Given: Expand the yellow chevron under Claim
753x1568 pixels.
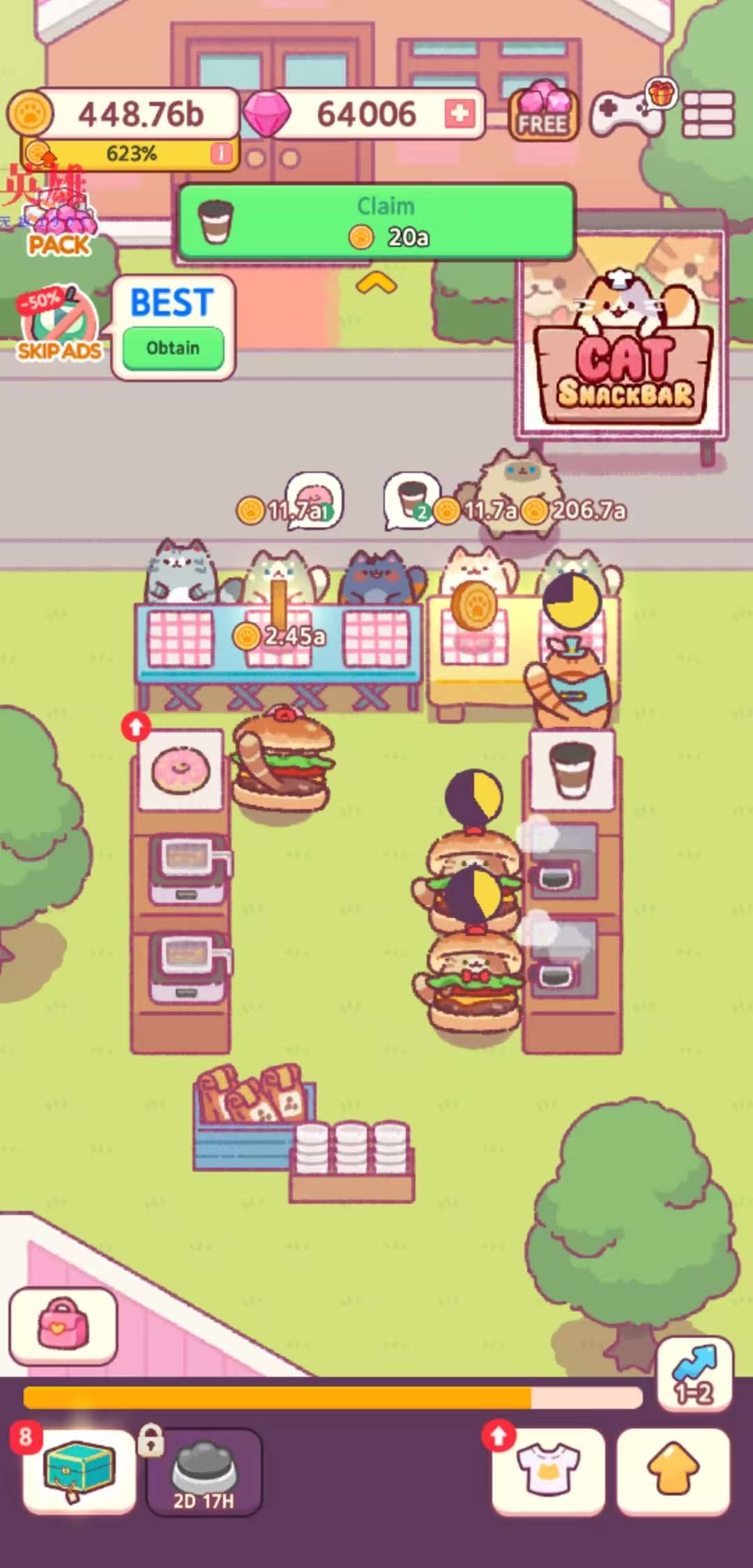Looking at the screenshot, I should (376, 283).
